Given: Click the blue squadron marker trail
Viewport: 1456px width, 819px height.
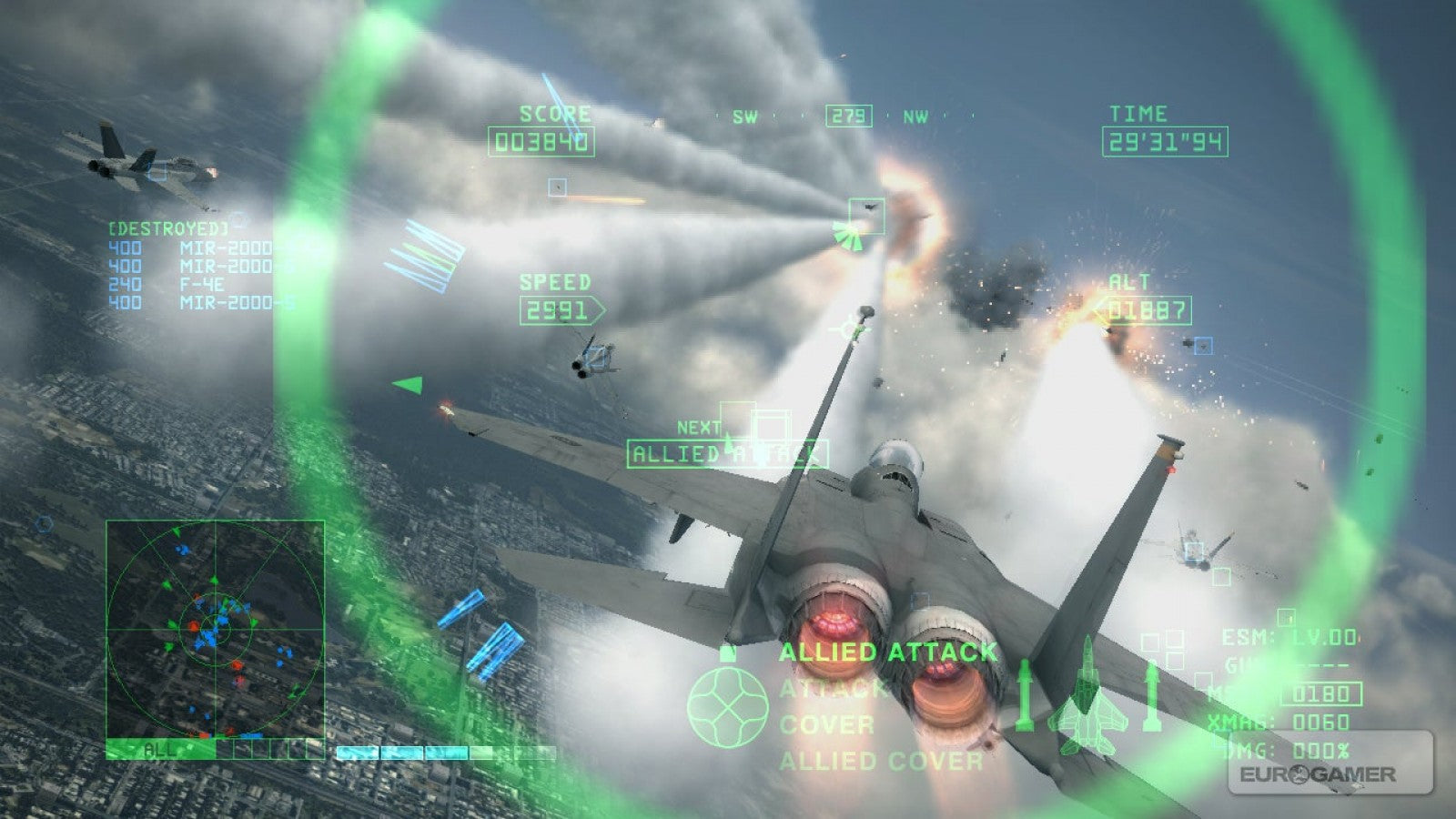Looking at the screenshot, I should click(x=419, y=255).
